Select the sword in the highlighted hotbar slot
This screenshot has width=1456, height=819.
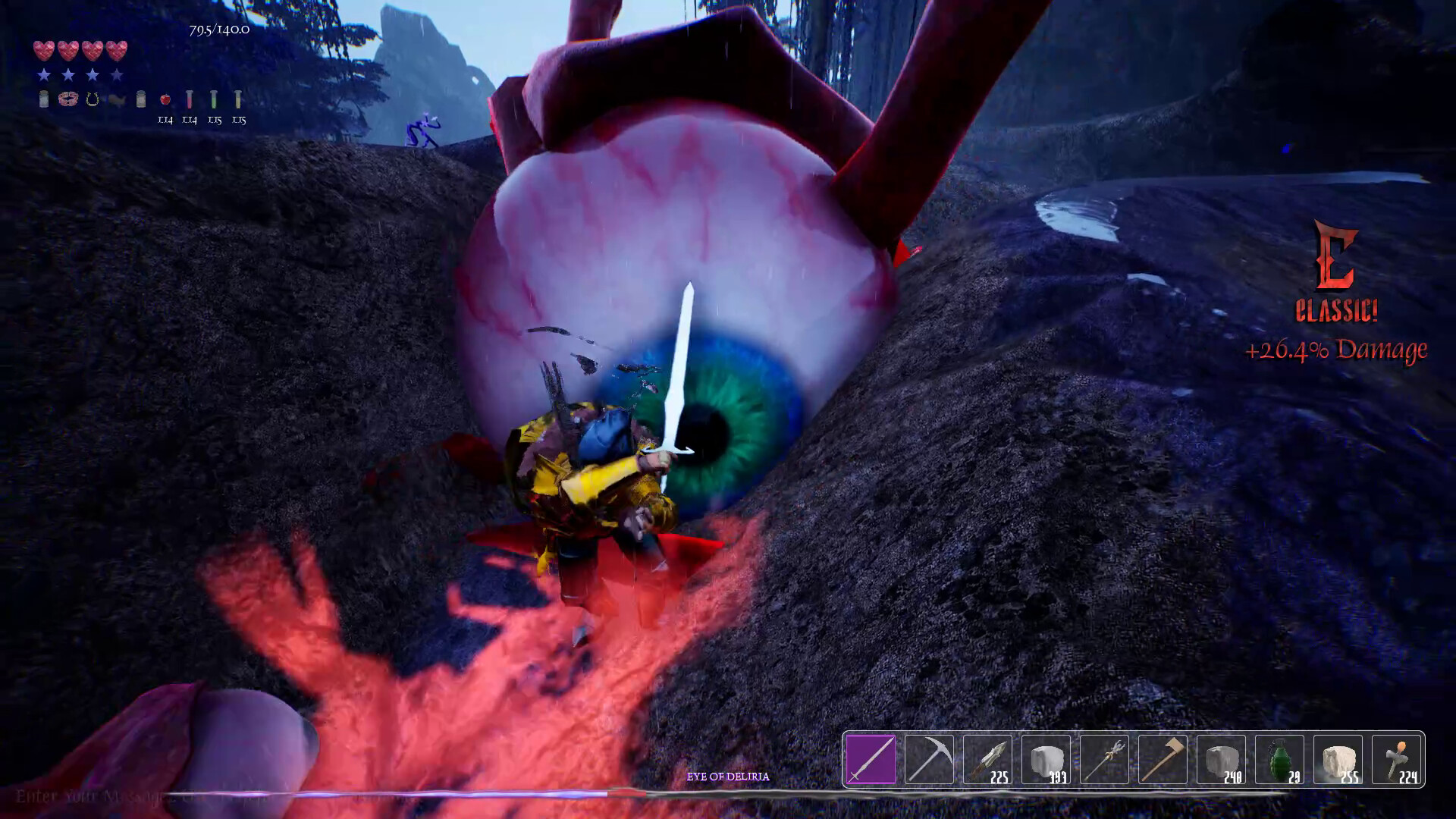(x=871, y=759)
